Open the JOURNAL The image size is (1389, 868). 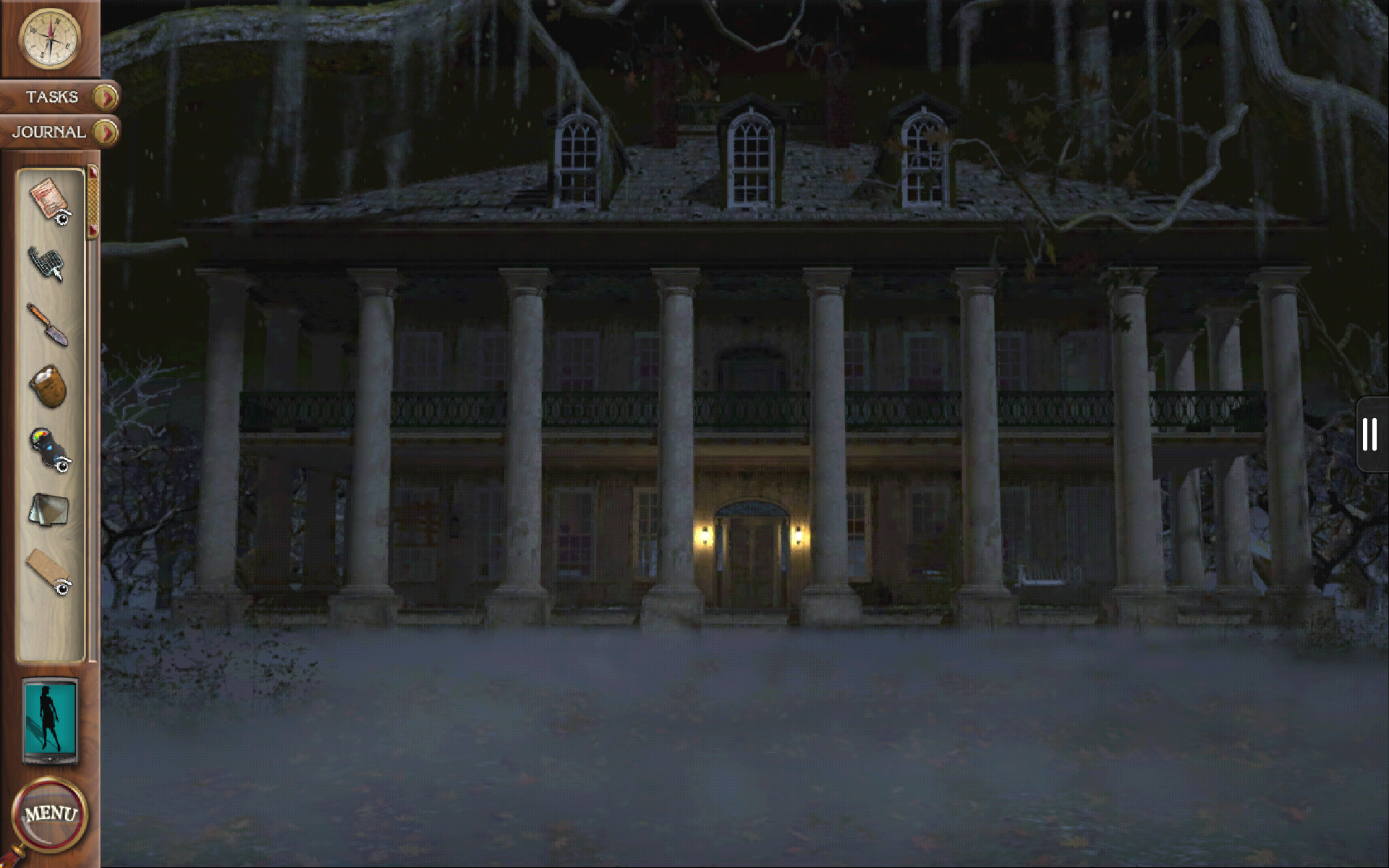click(48, 132)
